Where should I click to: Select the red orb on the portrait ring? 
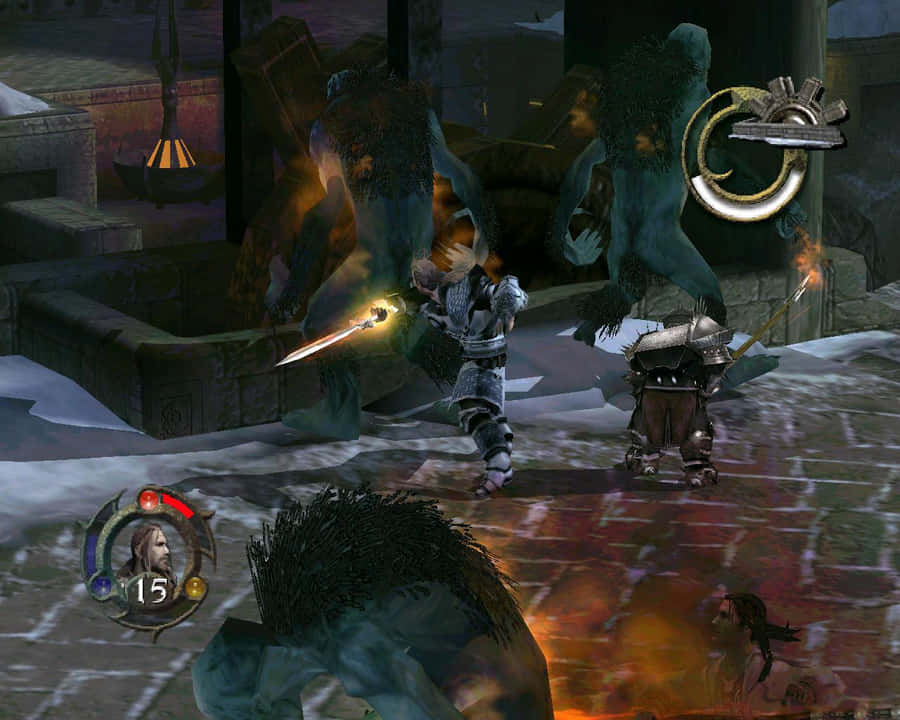149,499
